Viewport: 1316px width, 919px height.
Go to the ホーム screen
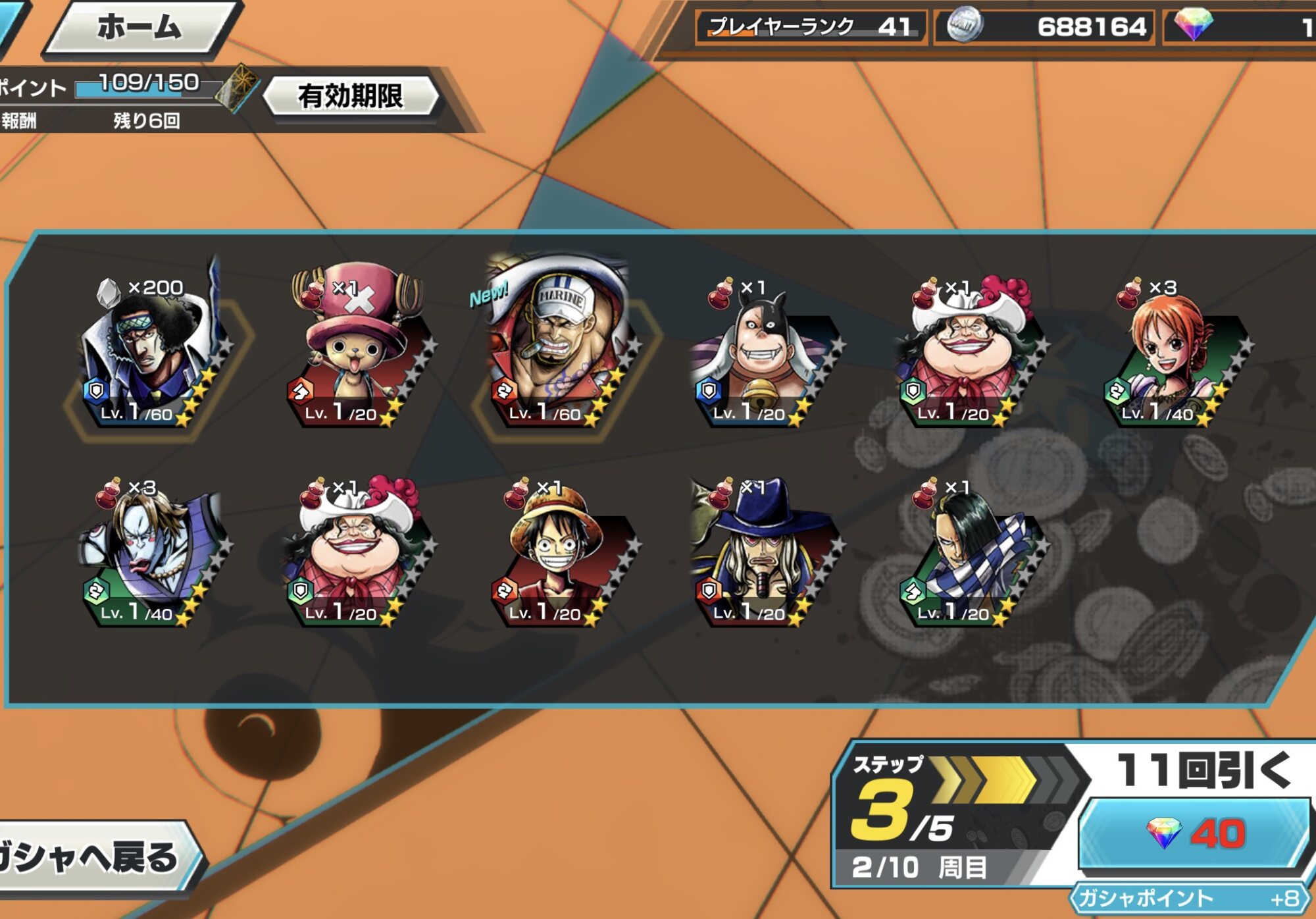(x=139, y=28)
